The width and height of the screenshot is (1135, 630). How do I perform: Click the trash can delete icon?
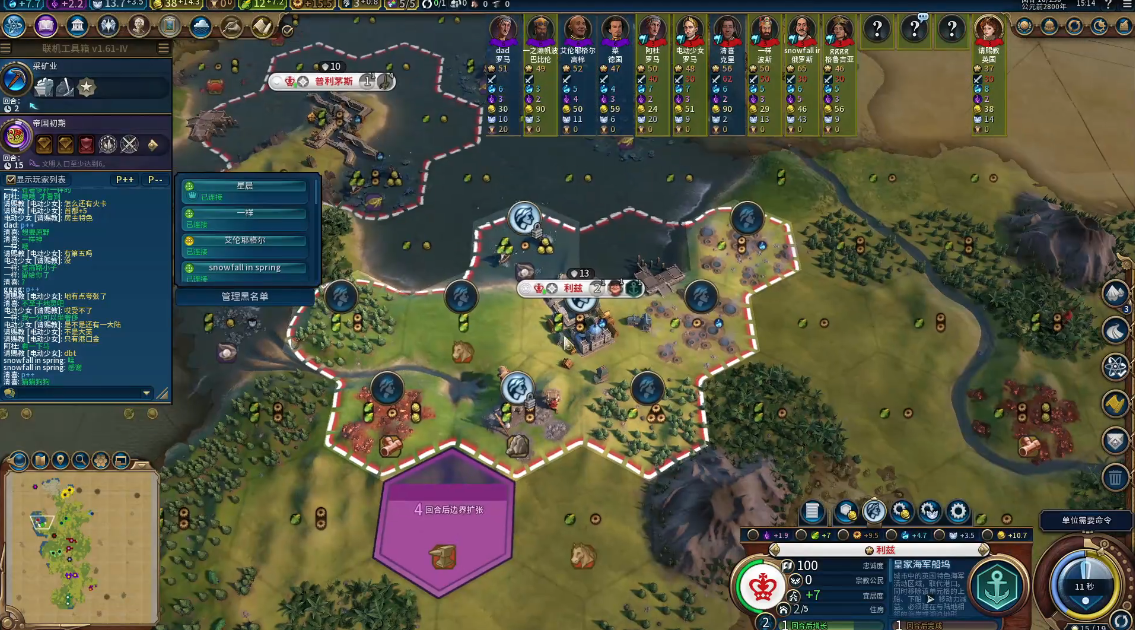coord(1116,477)
